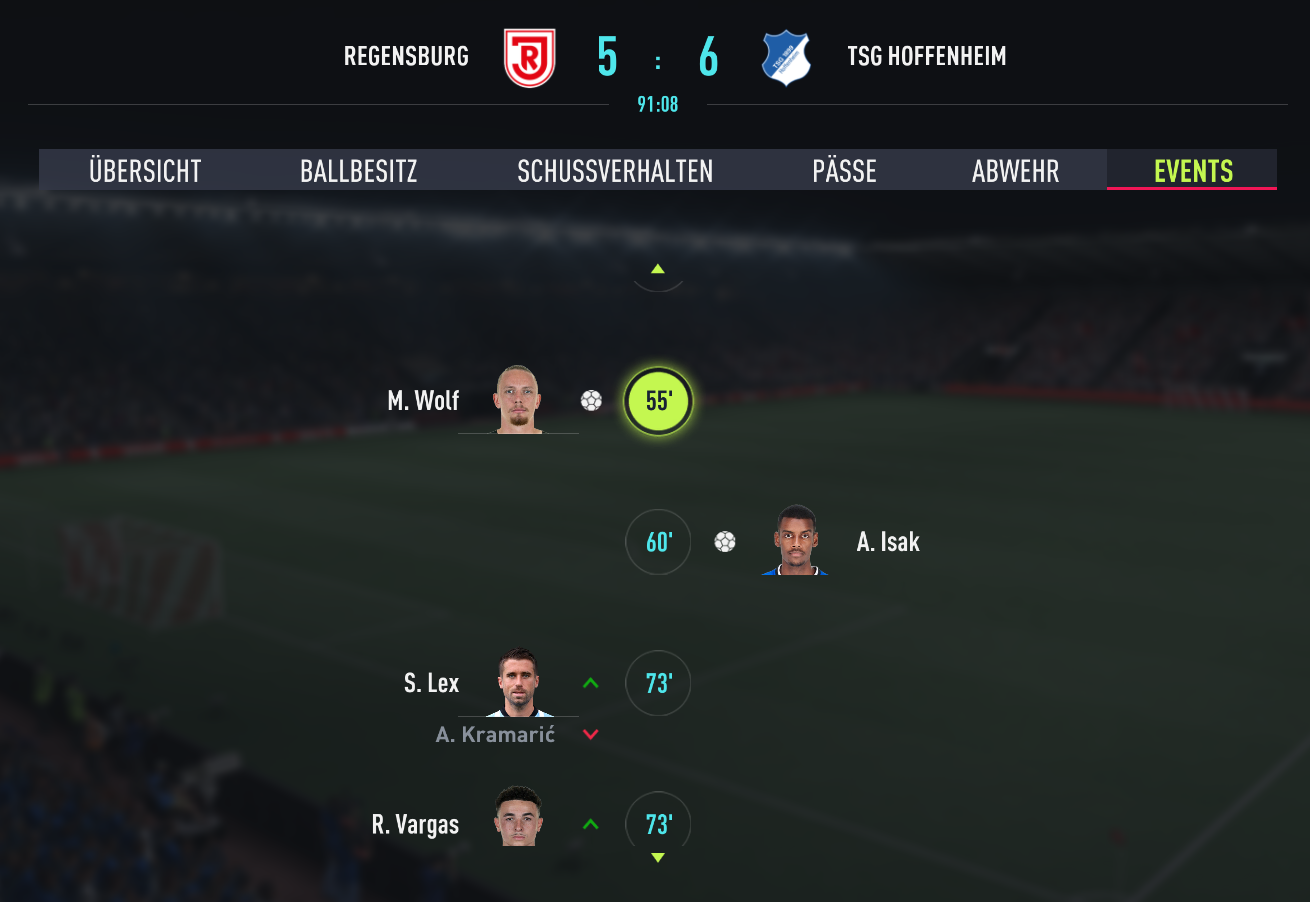Open the Ballbesitz tab
The height and width of the screenshot is (902, 1310).
[x=358, y=171]
